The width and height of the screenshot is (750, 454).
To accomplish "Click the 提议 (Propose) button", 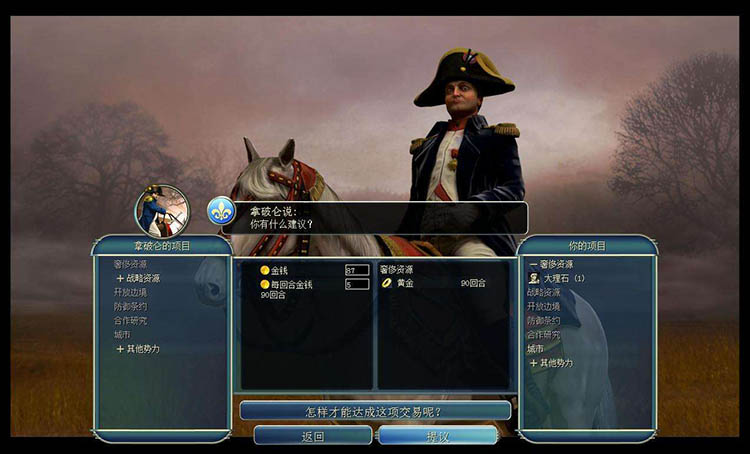I will (x=437, y=436).
